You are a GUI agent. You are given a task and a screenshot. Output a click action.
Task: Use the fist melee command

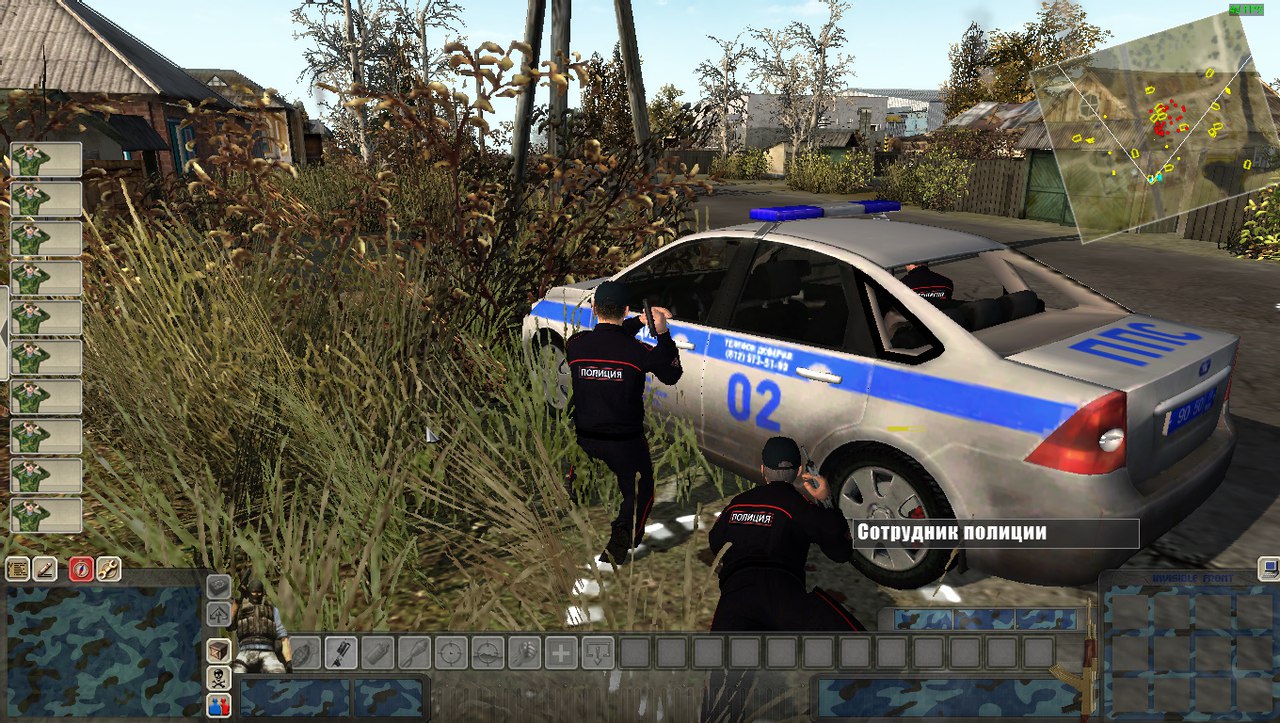[524, 653]
